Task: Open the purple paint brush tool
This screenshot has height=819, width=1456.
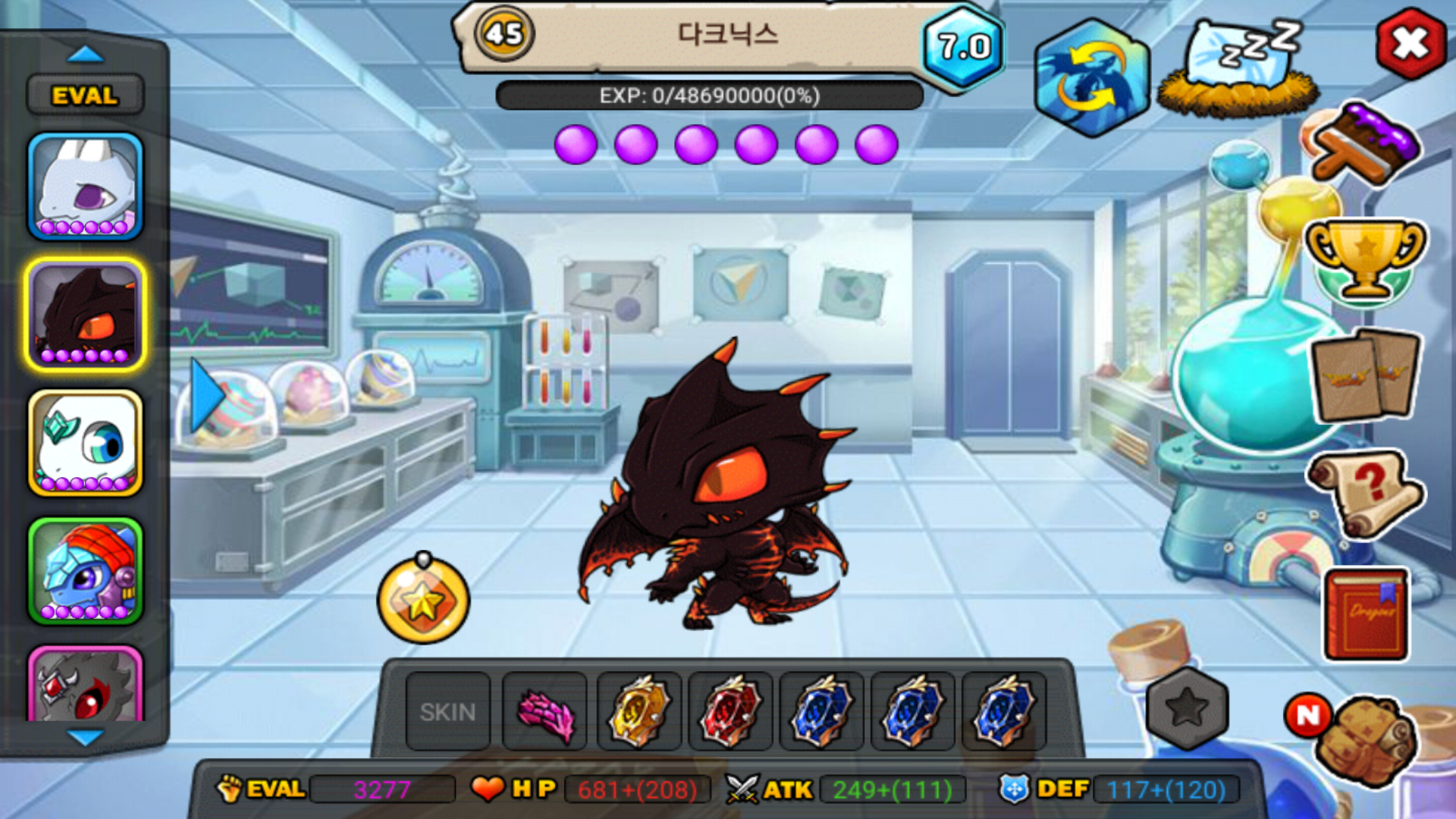Action: point(1365,146)
